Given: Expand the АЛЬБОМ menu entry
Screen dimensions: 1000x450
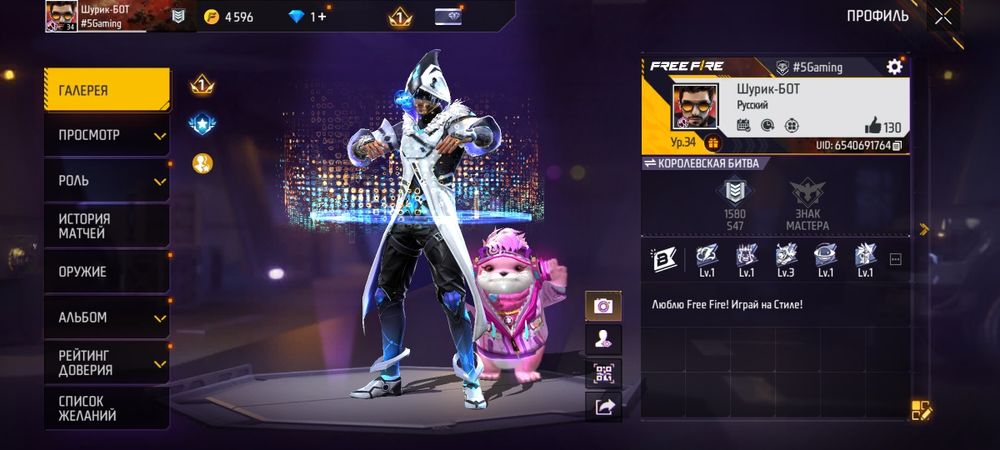Looking at the screenshot, I should 106,318.
